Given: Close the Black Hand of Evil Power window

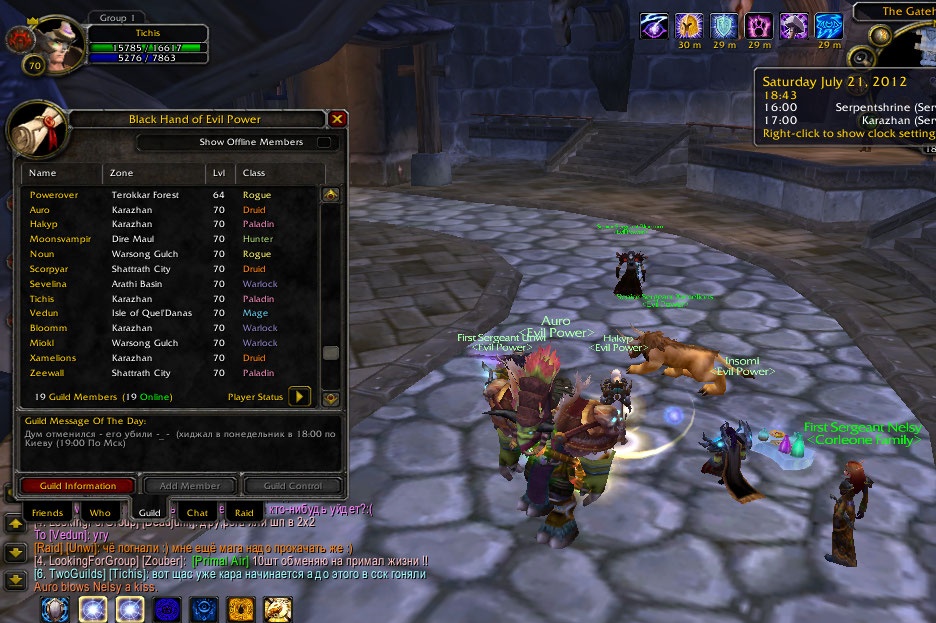Looking at the screenshot, I should click(338, 119).
